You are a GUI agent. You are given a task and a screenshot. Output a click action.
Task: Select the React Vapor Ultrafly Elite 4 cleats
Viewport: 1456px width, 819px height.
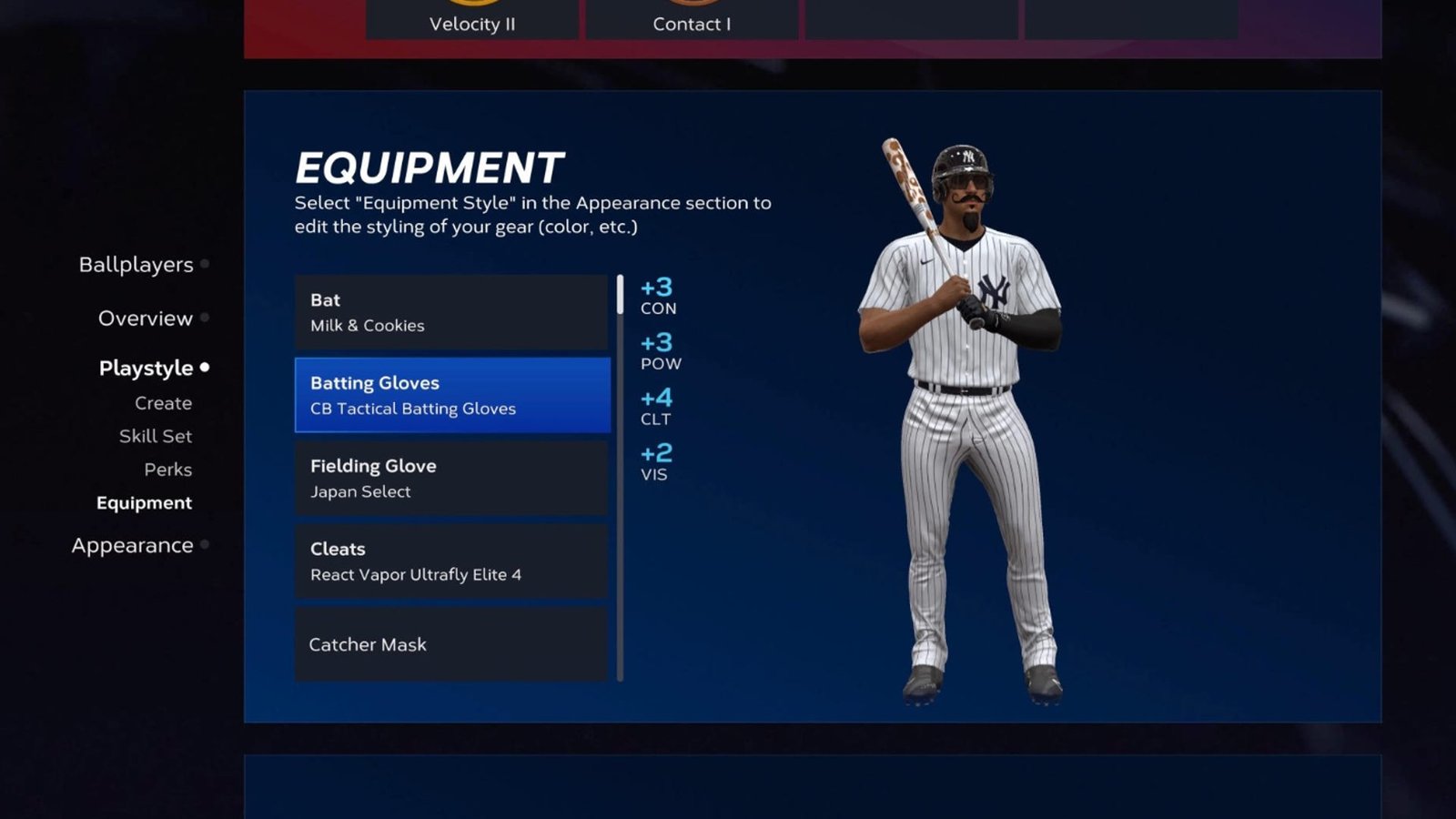click(450, 561)
